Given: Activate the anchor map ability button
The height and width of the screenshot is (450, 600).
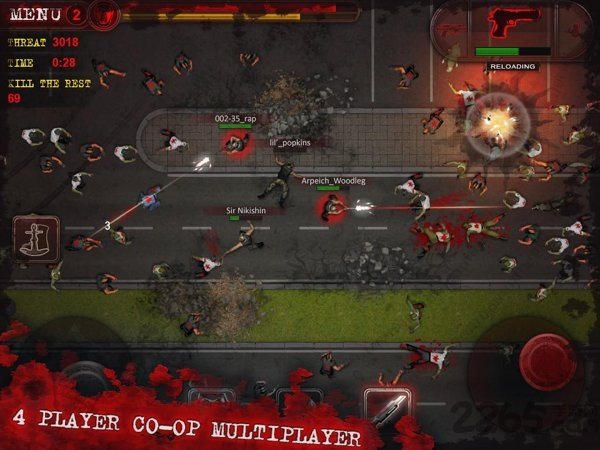Looking at the screenshot, I should (x=37, y=239).
